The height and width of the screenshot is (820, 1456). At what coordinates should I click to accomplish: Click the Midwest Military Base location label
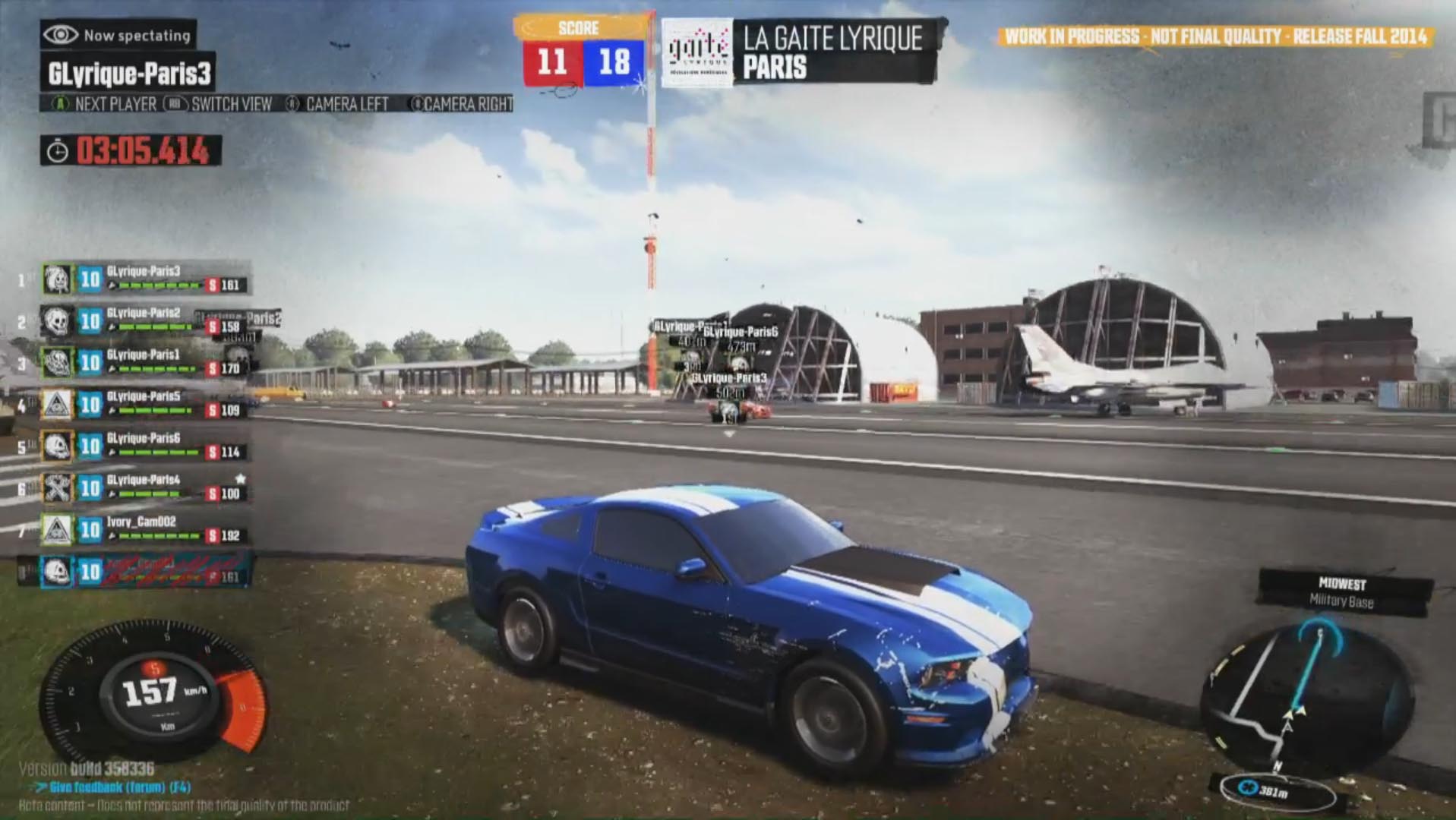(1341, 593)
